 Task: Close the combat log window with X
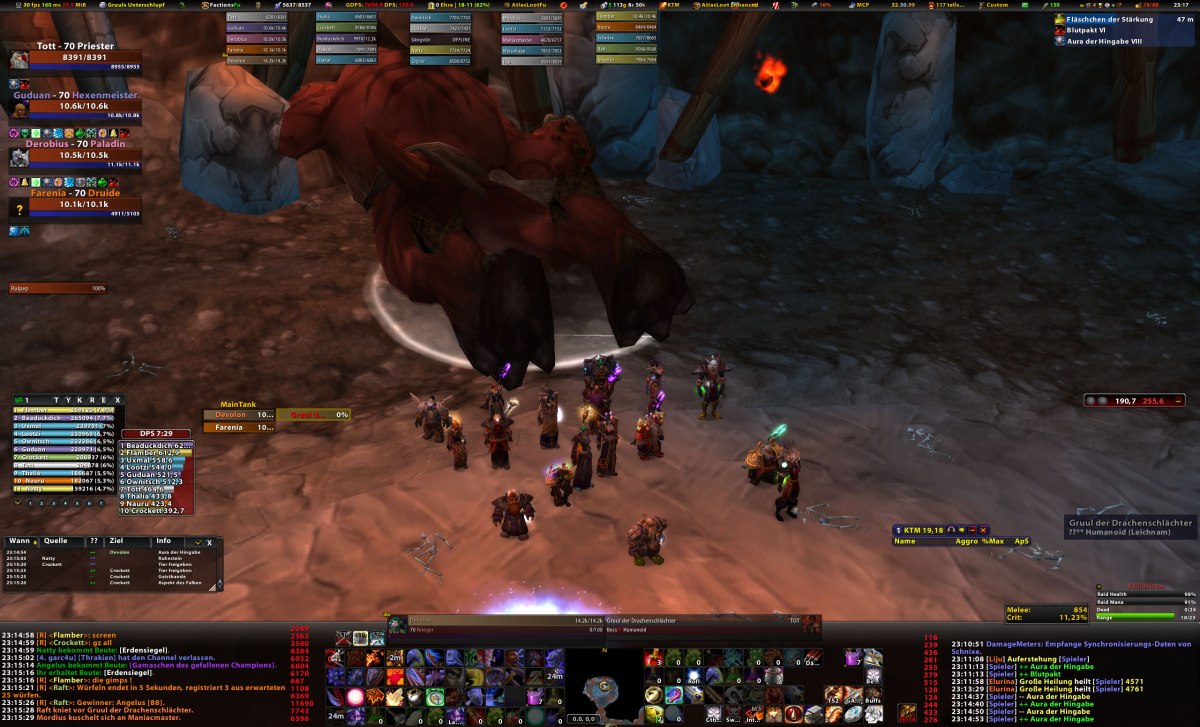[x=209, y=542]
